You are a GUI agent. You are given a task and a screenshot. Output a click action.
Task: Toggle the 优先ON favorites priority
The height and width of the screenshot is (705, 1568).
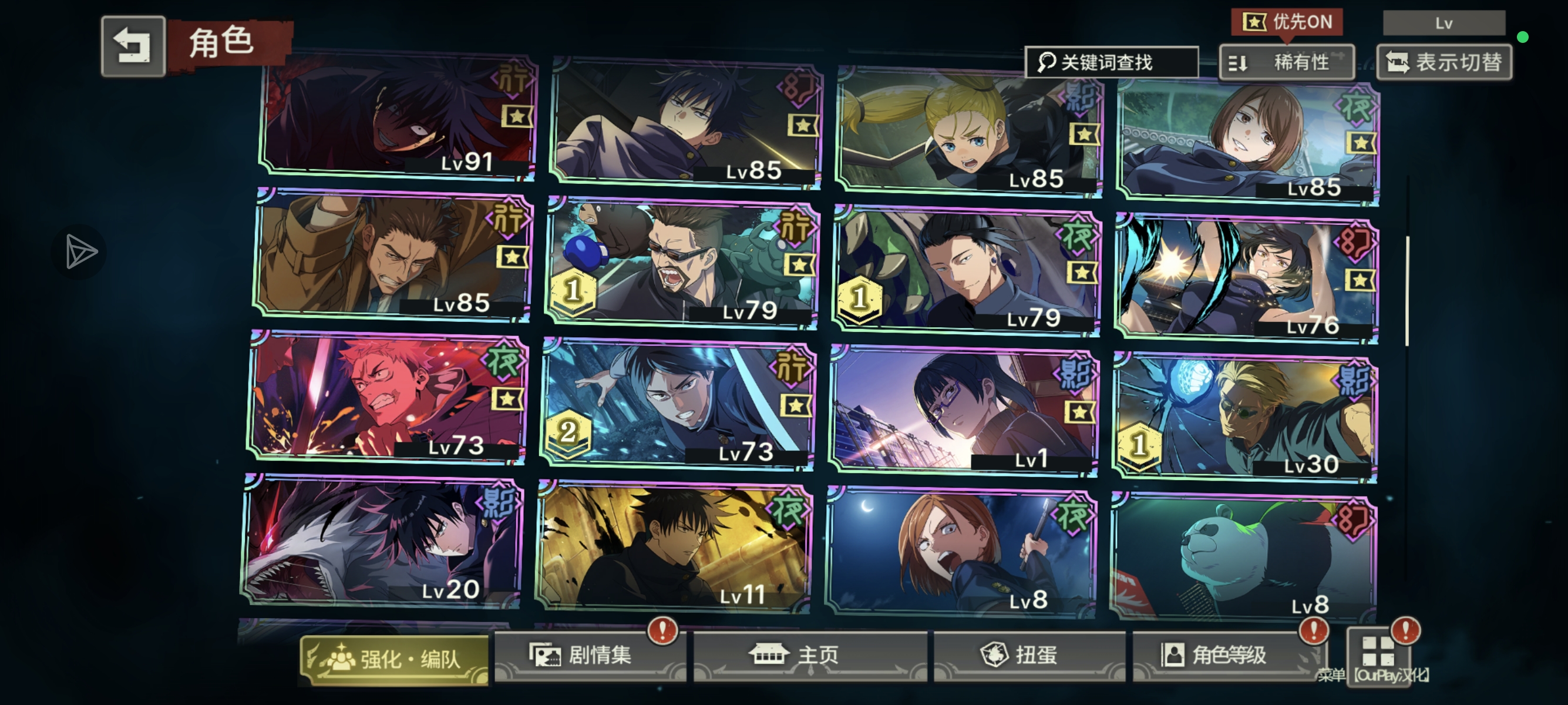[x=1287, y=22]
